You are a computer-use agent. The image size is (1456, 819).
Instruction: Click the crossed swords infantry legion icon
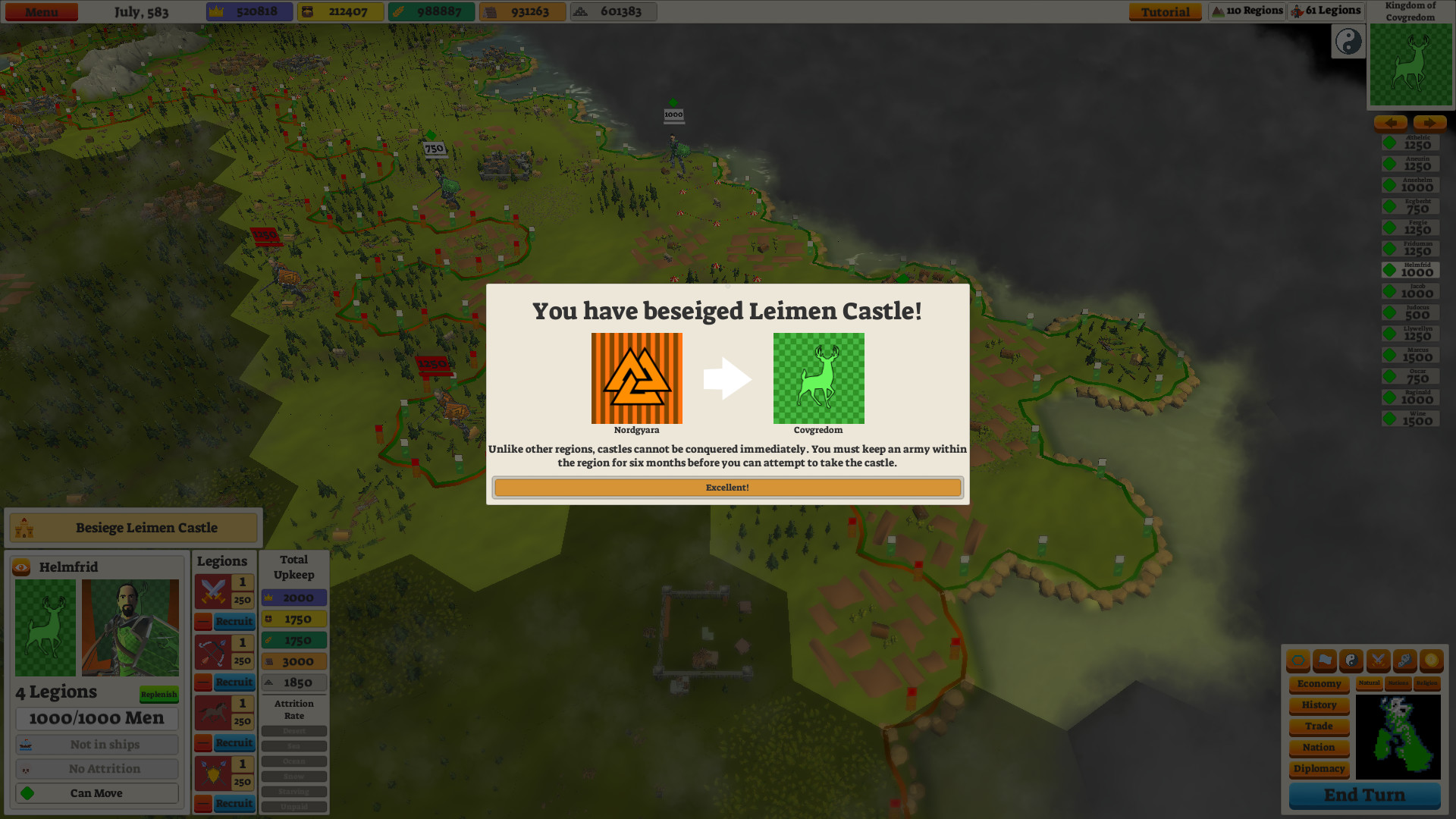click(x=212, y=591)
